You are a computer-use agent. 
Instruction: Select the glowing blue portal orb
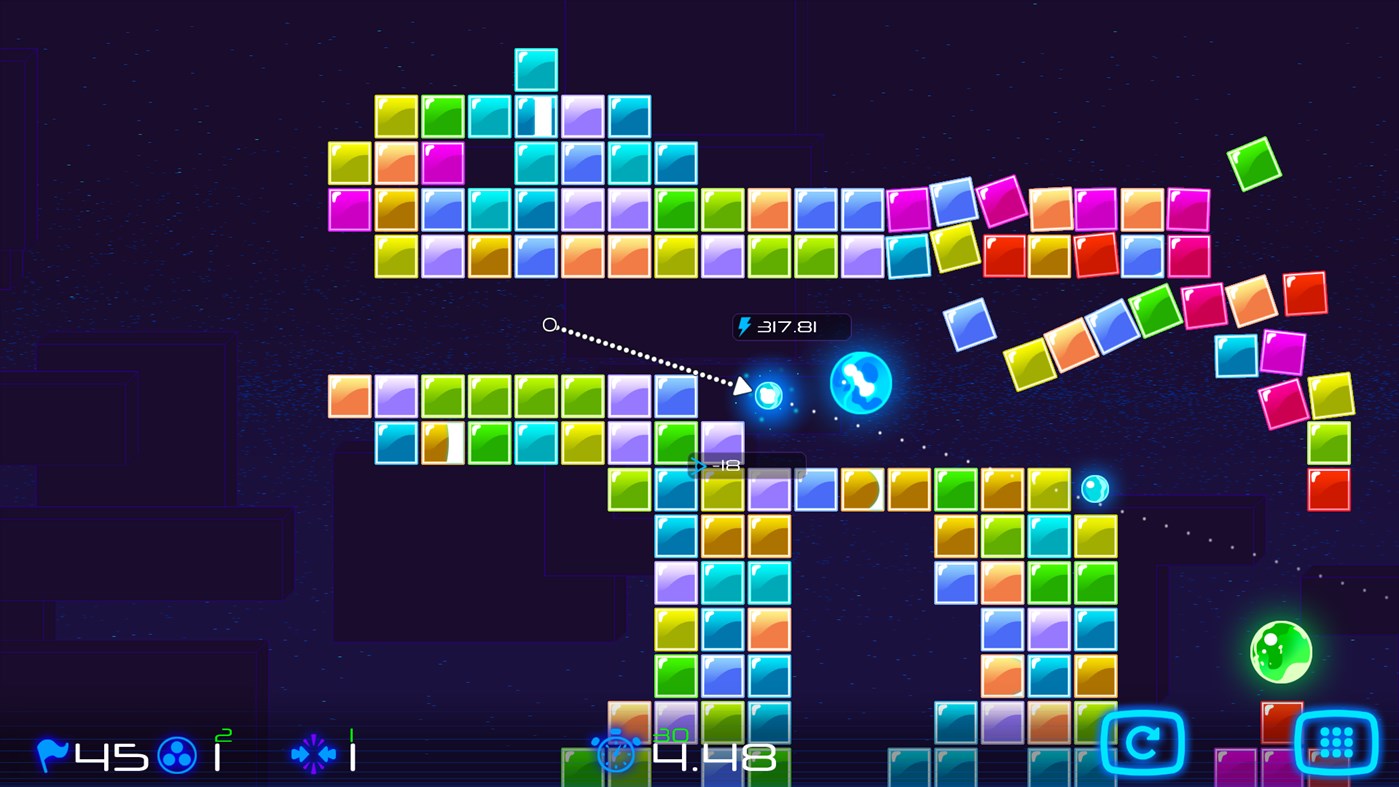tap(860, 381)
